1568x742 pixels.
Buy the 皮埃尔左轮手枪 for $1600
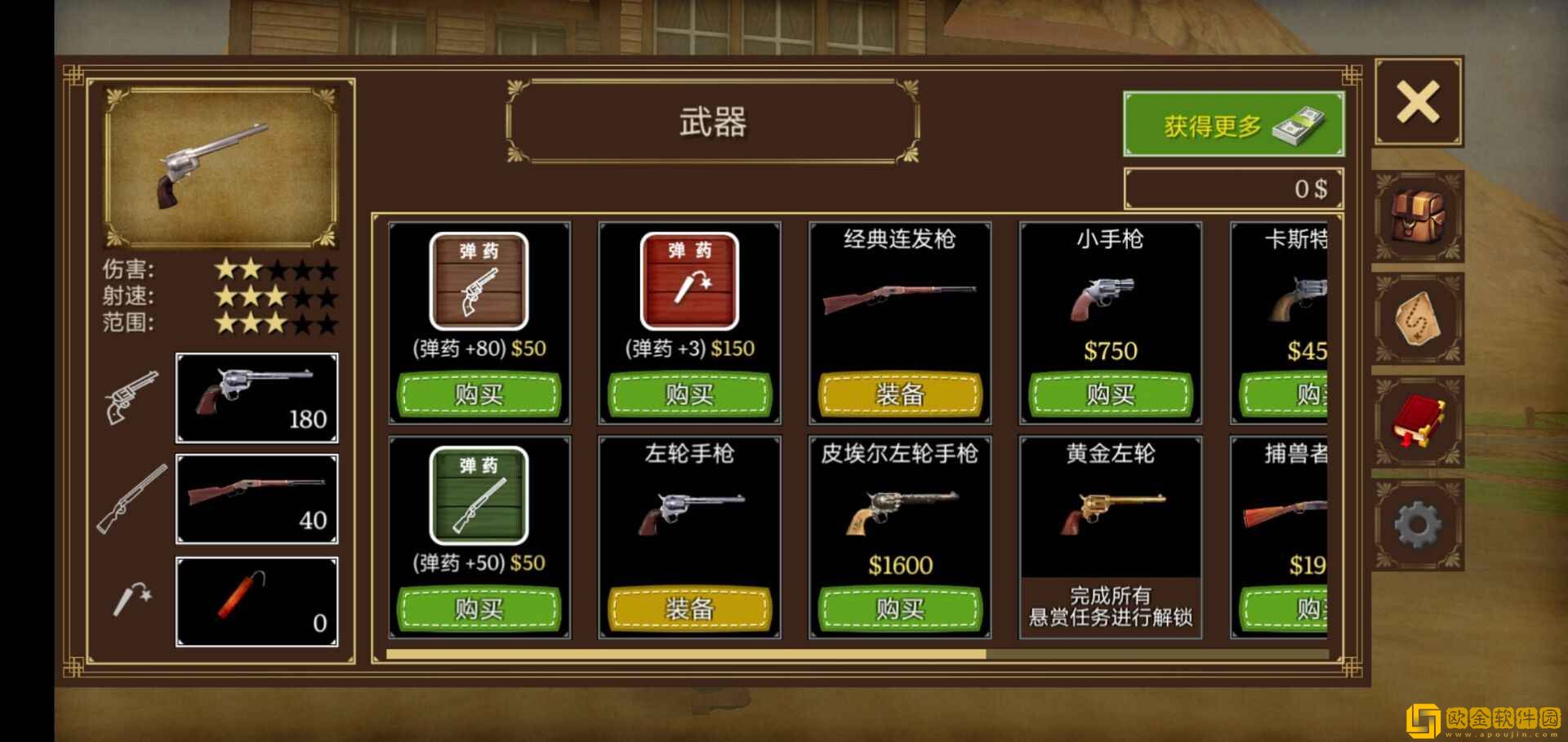899,608
